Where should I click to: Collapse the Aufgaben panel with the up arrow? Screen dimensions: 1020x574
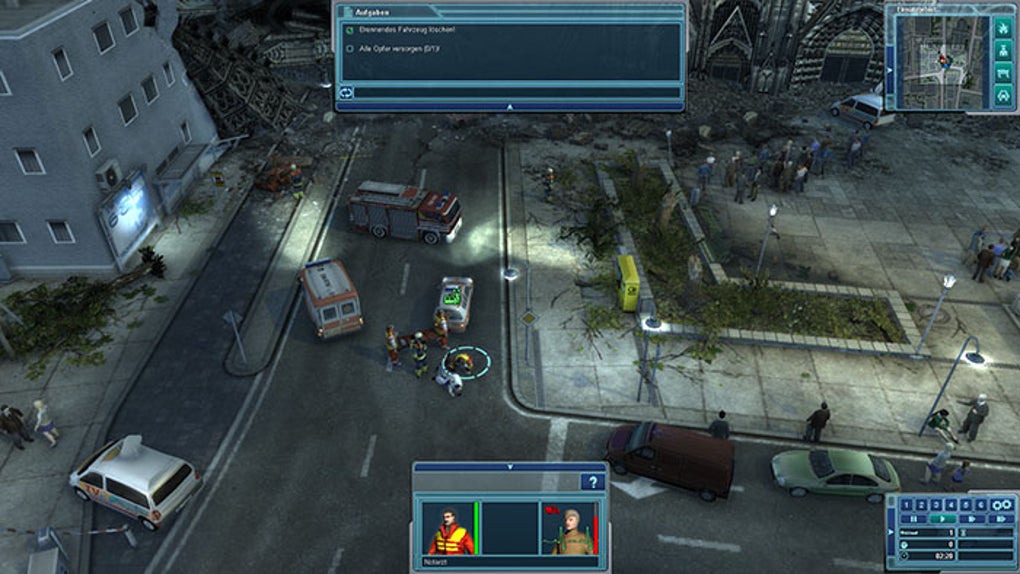(510, 105)
